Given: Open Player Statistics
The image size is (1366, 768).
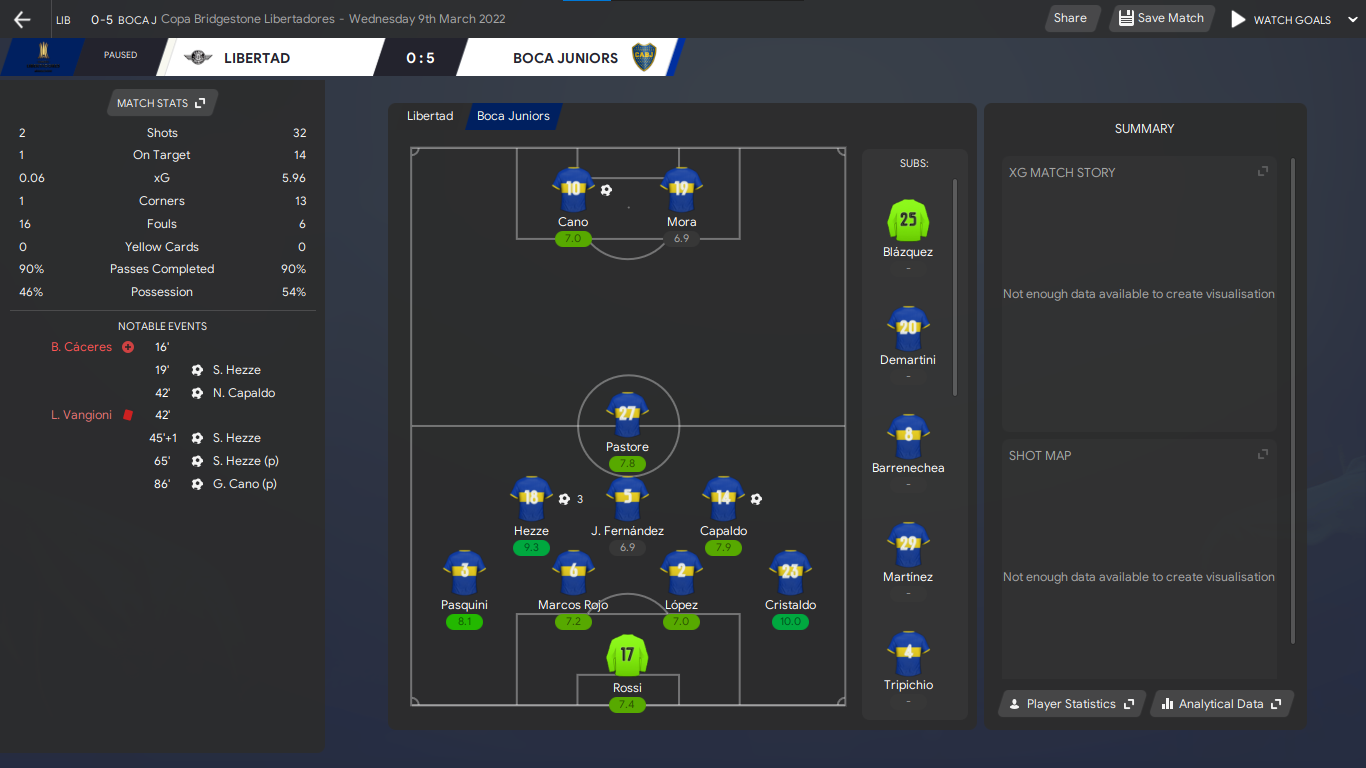Looking at the screenshot, I should [x=1071, y=704].
